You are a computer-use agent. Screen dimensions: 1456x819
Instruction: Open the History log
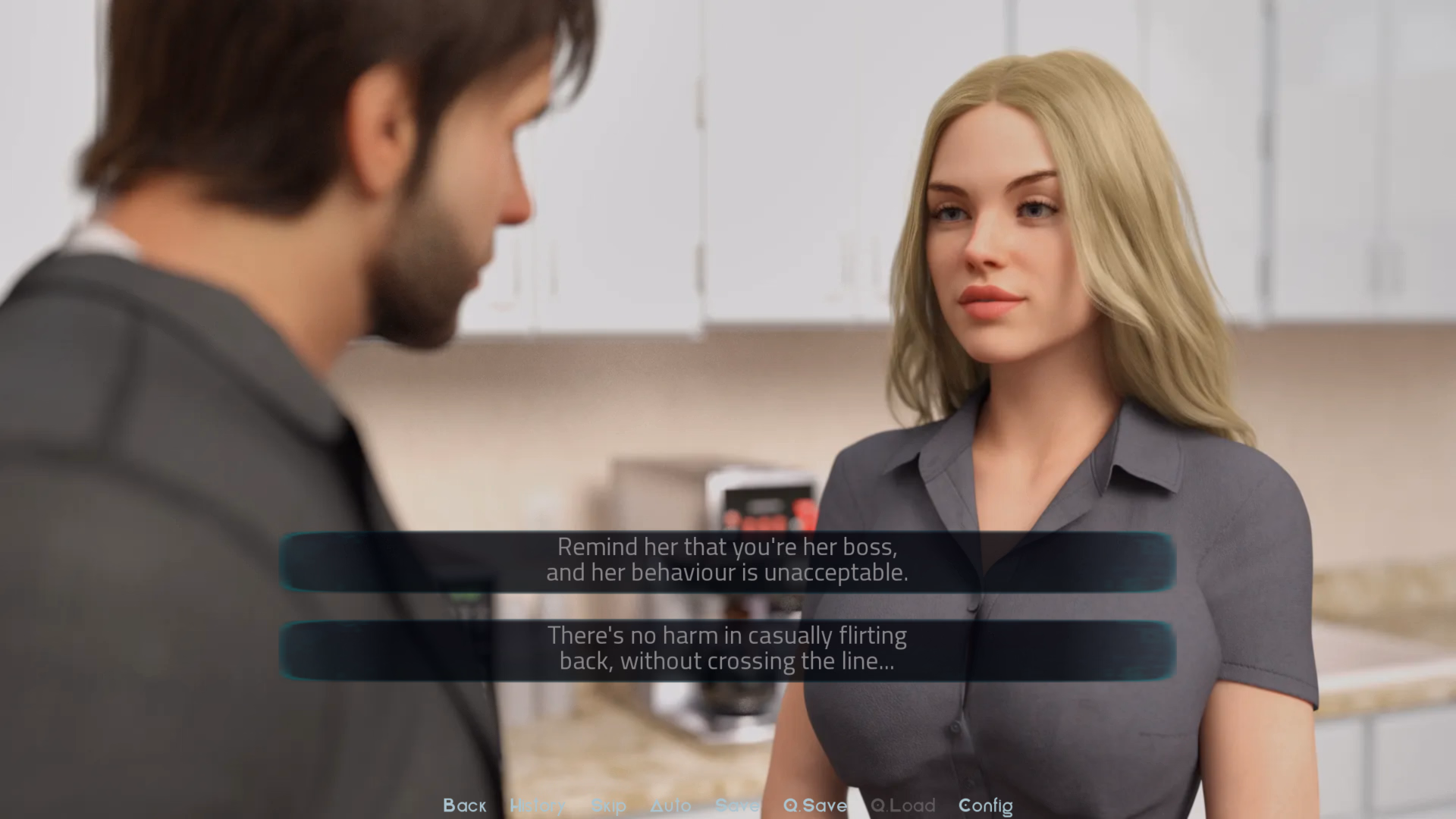click(537, 805)
